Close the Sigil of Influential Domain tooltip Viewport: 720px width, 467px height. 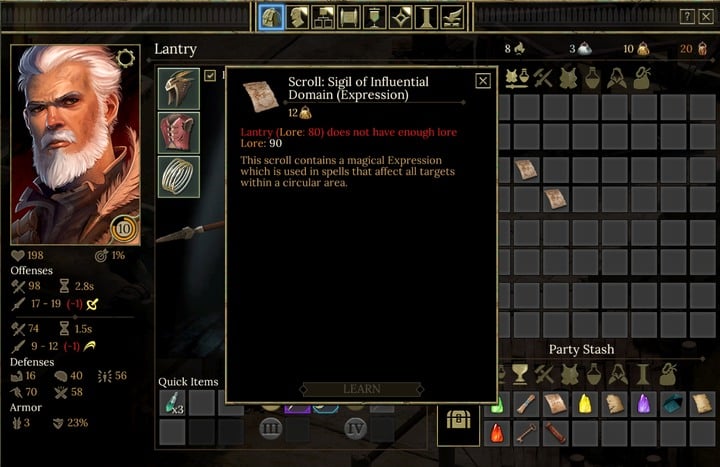pos(483,81)
